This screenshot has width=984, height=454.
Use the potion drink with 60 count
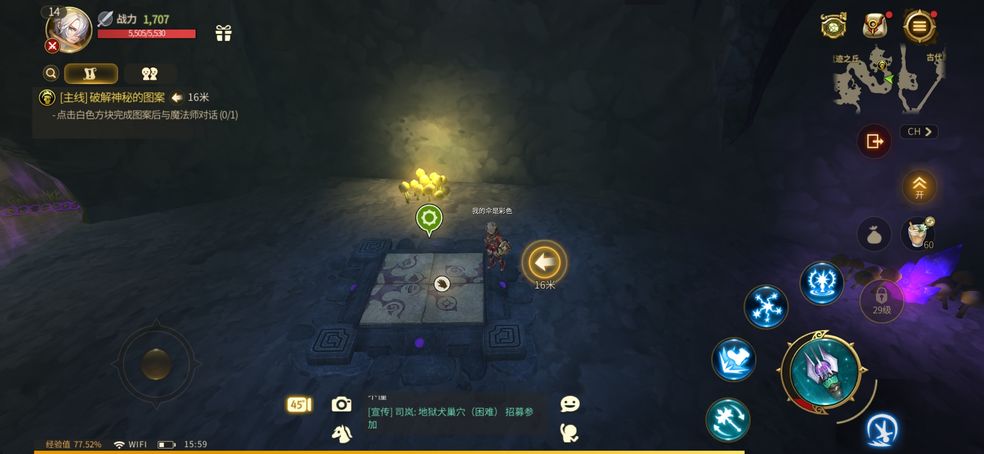[x=918, y=234]
